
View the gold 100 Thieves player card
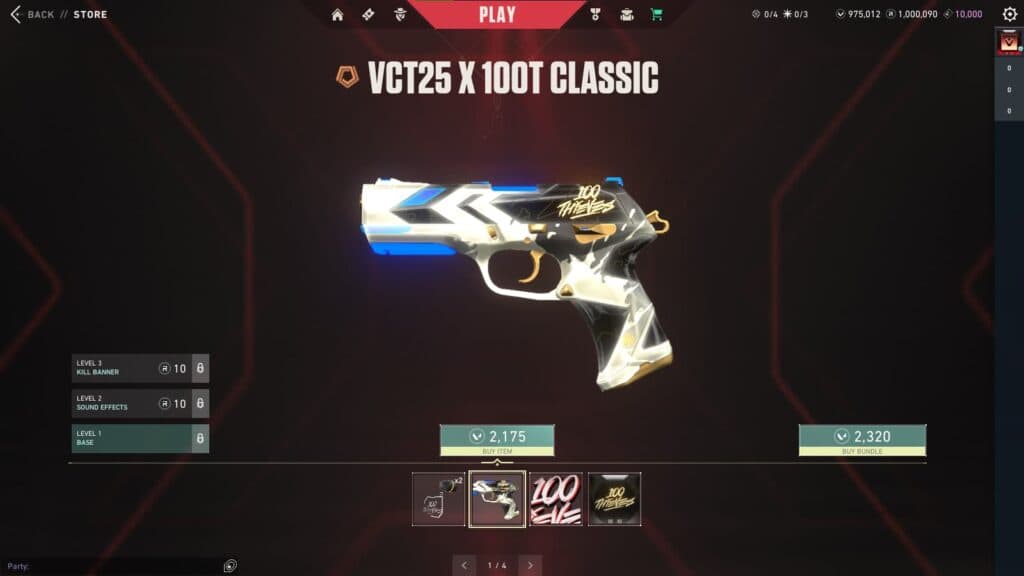614,499
